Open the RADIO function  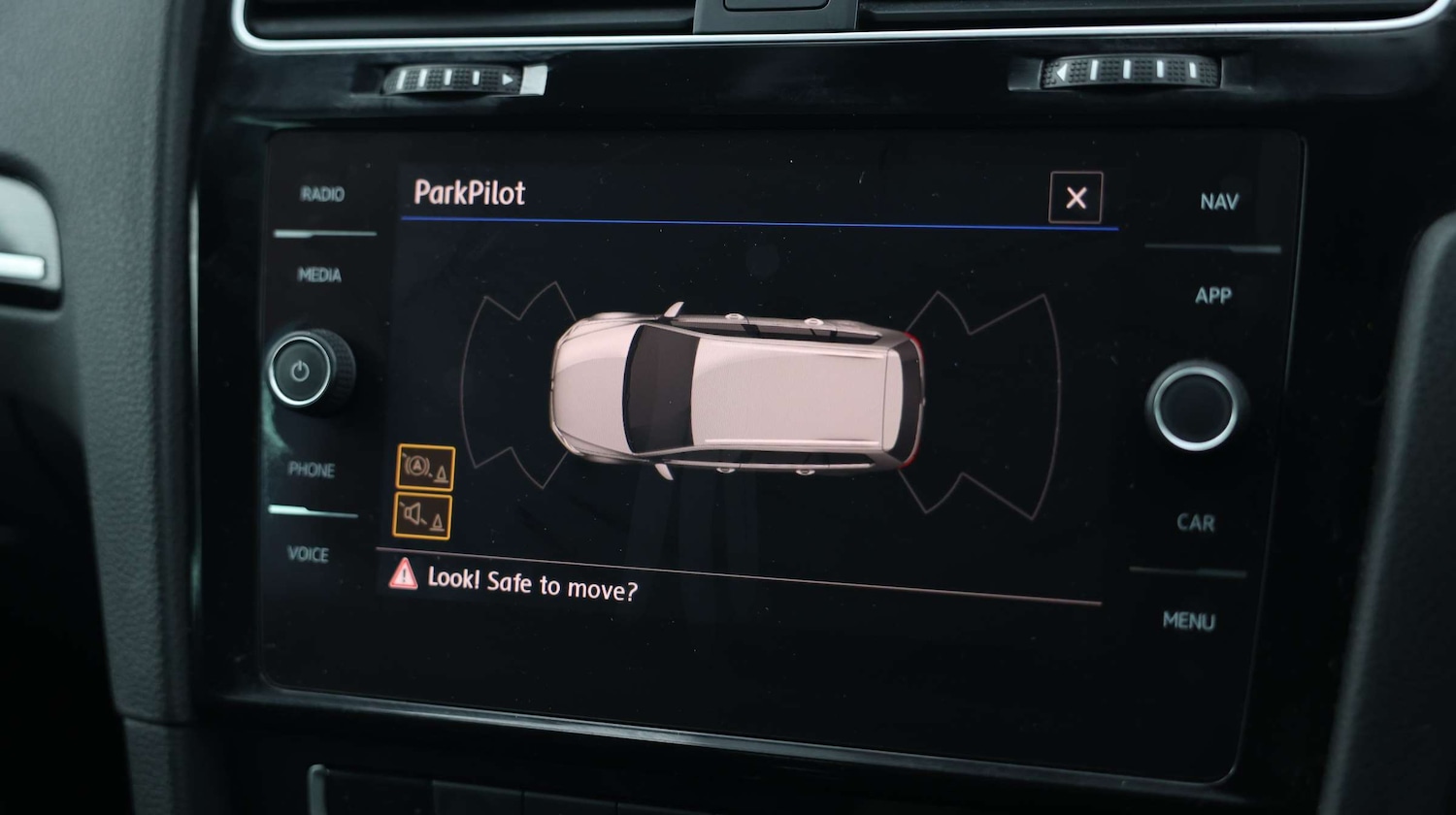click(322, 195)
